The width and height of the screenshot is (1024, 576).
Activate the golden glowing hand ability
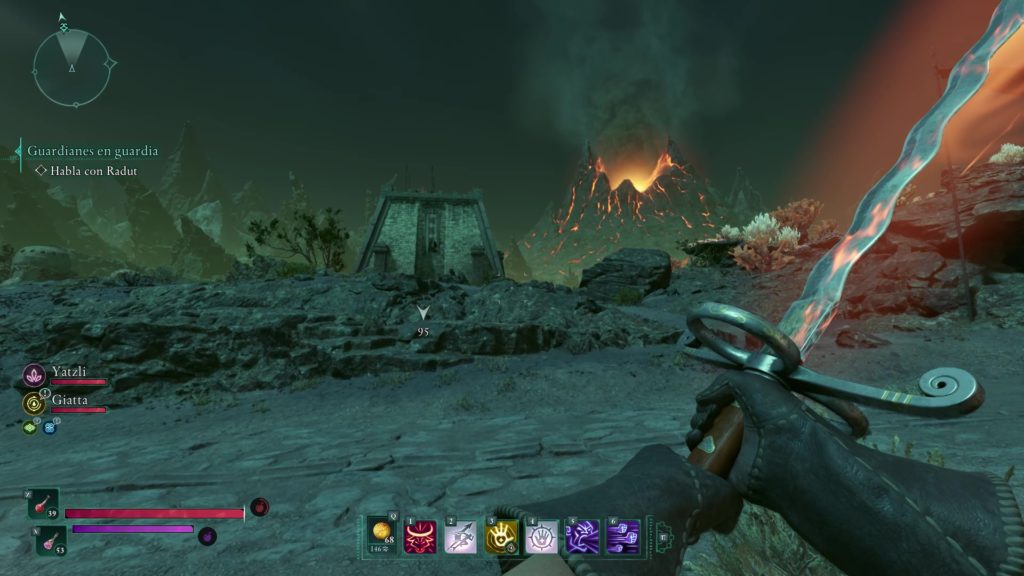tap(501, 536)
